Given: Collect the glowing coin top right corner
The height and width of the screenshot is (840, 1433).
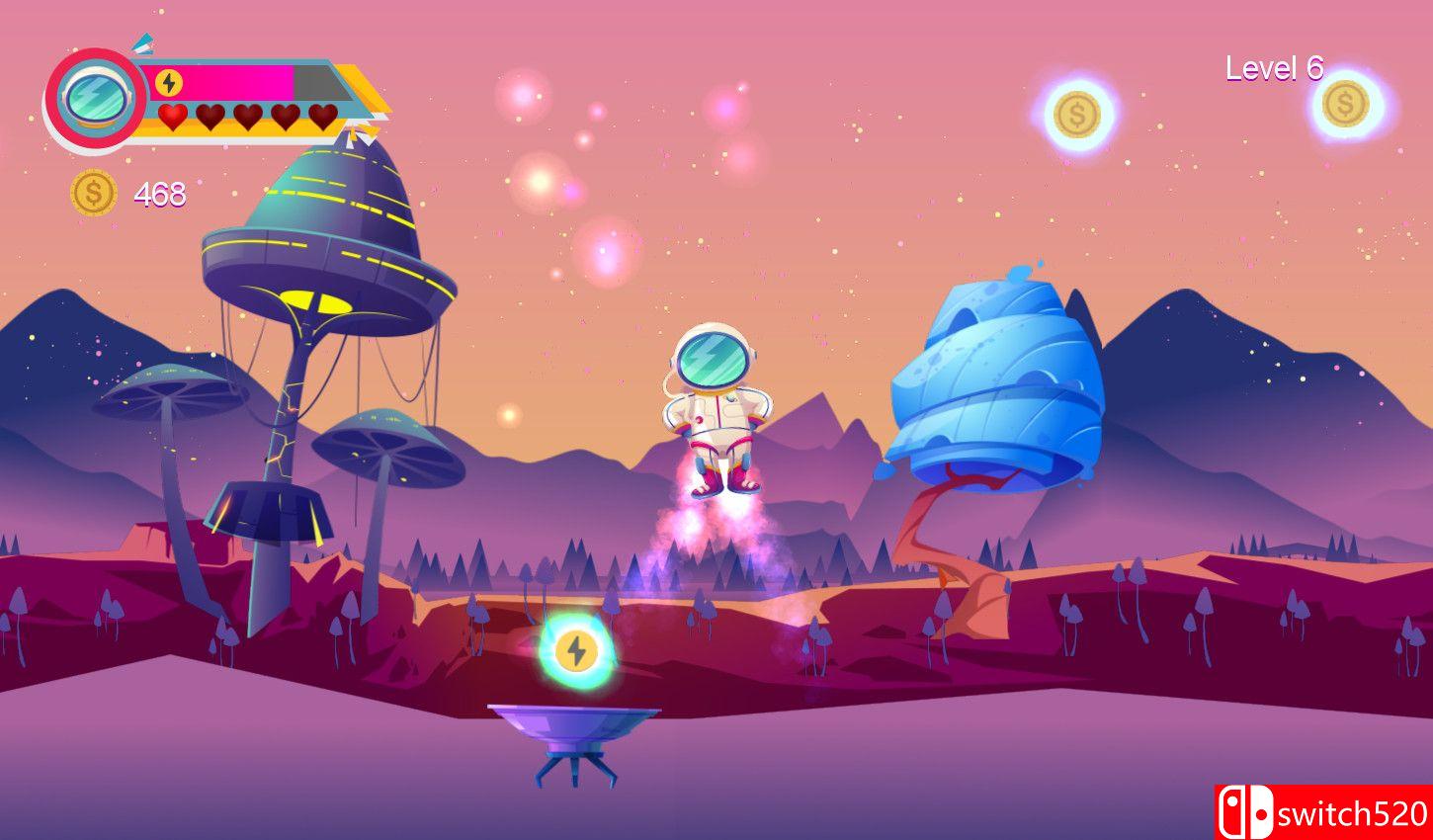Looking at the screenshot, I should pyautogui.click(x=1345, y=104).
